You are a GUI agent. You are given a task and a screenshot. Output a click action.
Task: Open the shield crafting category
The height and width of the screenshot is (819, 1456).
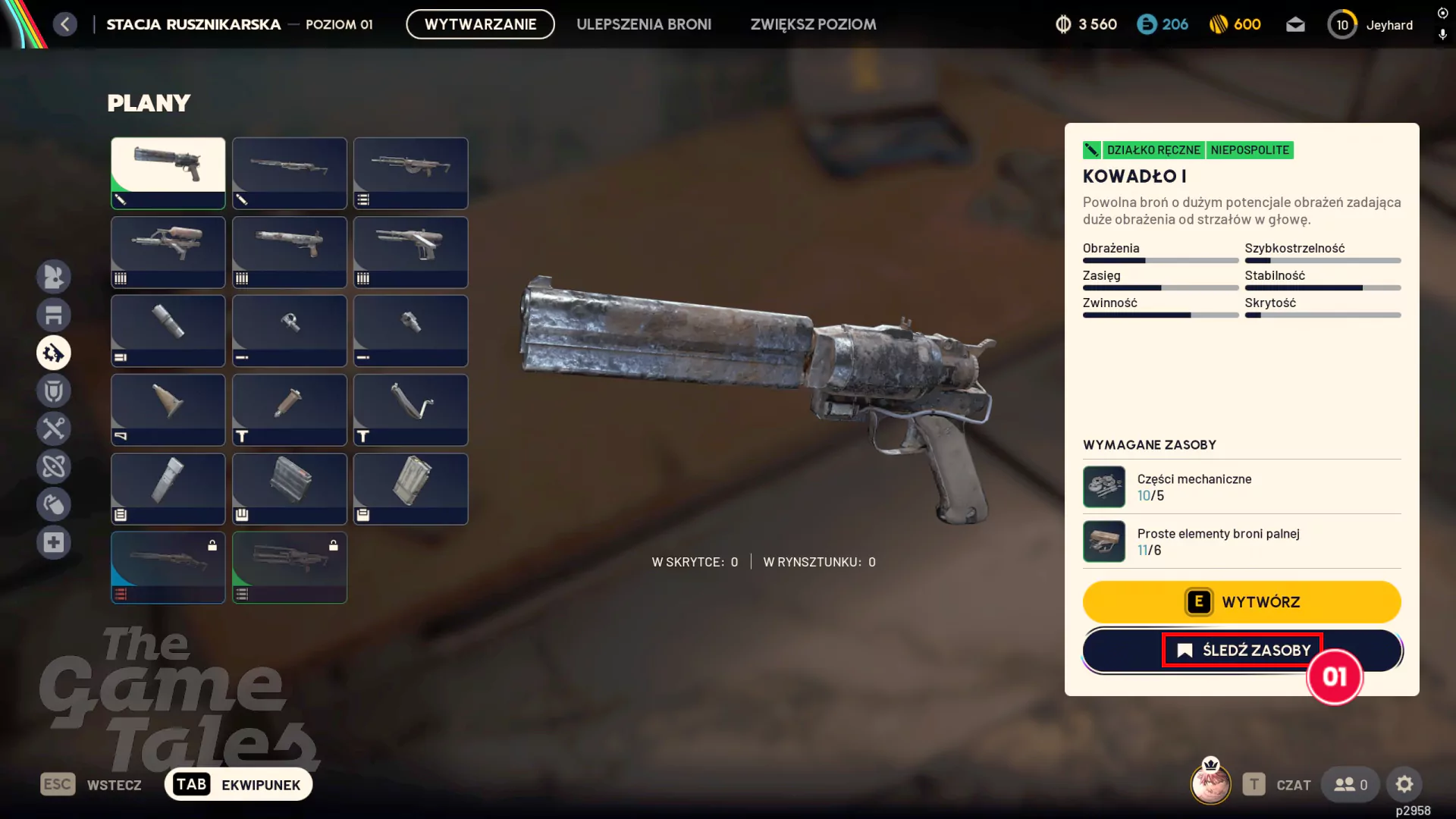[x=54, y=391]
